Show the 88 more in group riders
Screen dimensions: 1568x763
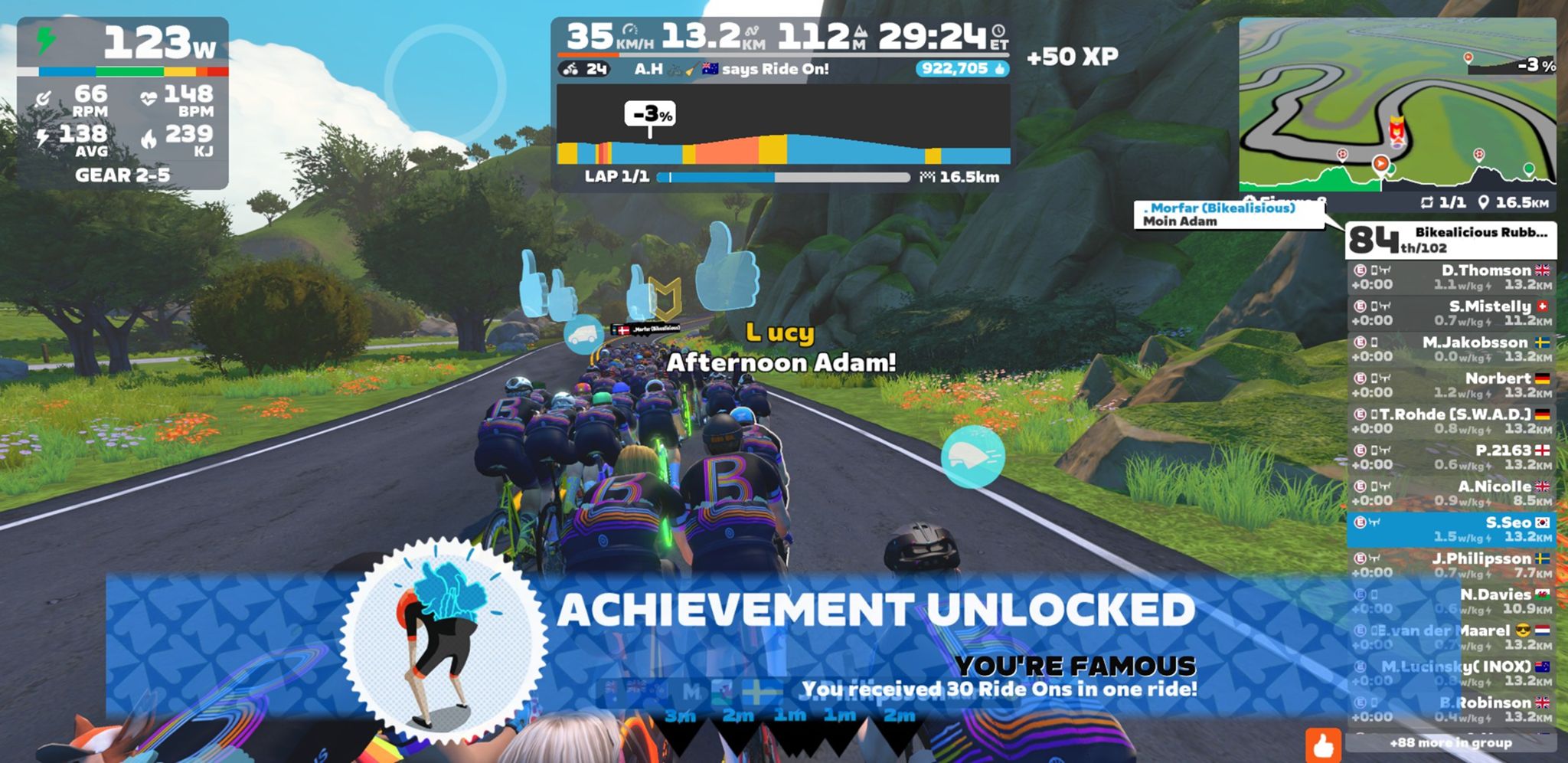(x=1450, y=742)
